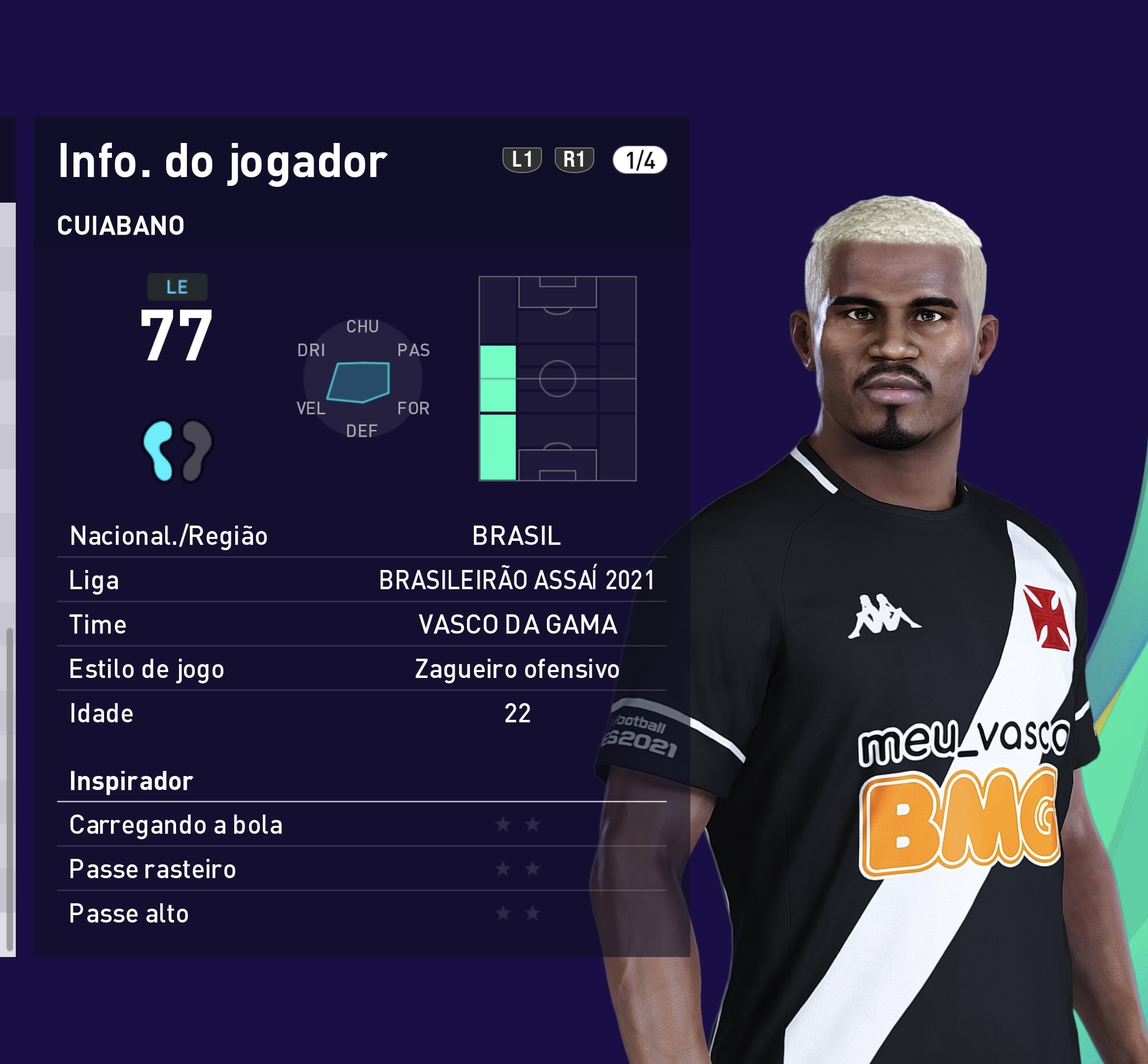Click the LE position badge
The height and width of the screenshot is (1064, 1148).
tap(178, 287)
